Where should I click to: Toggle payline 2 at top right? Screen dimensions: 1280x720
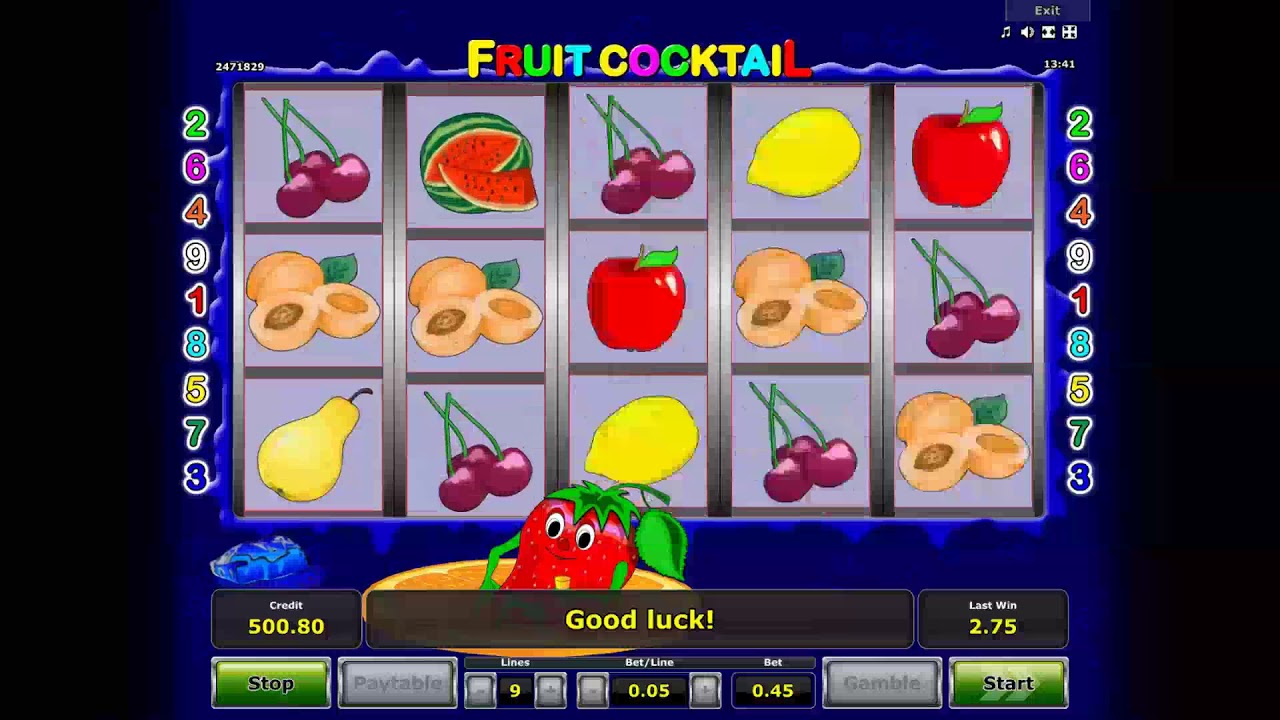click(1078, 125)
